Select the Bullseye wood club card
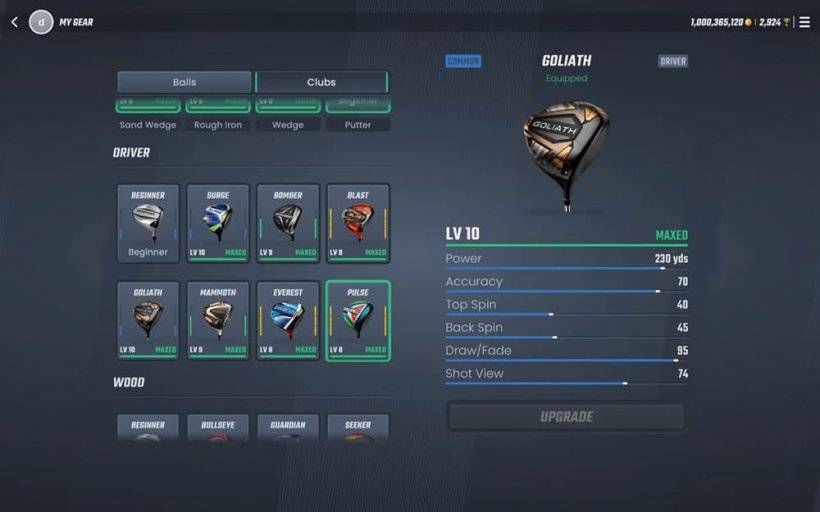The image size is (820, 512). point(218,429)
